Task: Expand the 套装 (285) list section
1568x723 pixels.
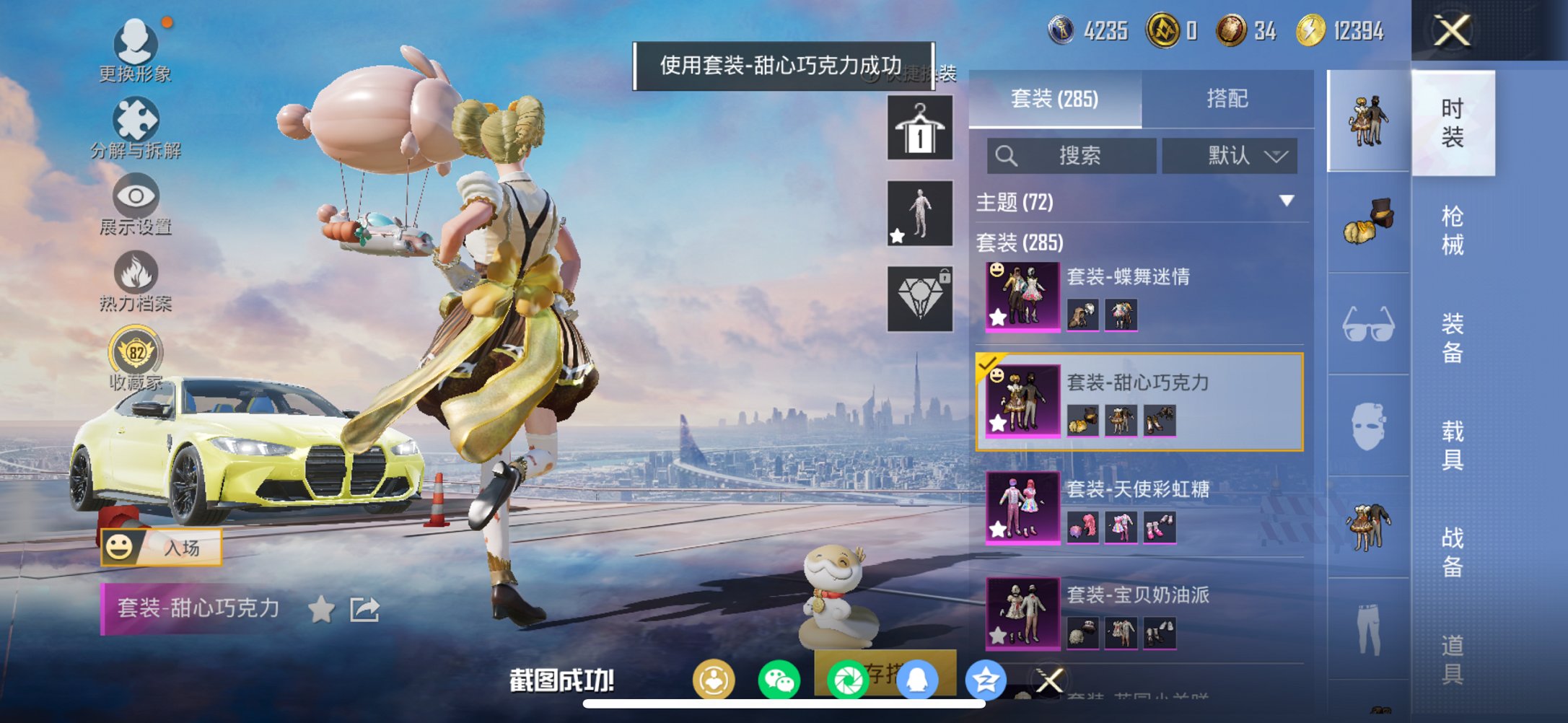Action: [x=1022, y=243]
